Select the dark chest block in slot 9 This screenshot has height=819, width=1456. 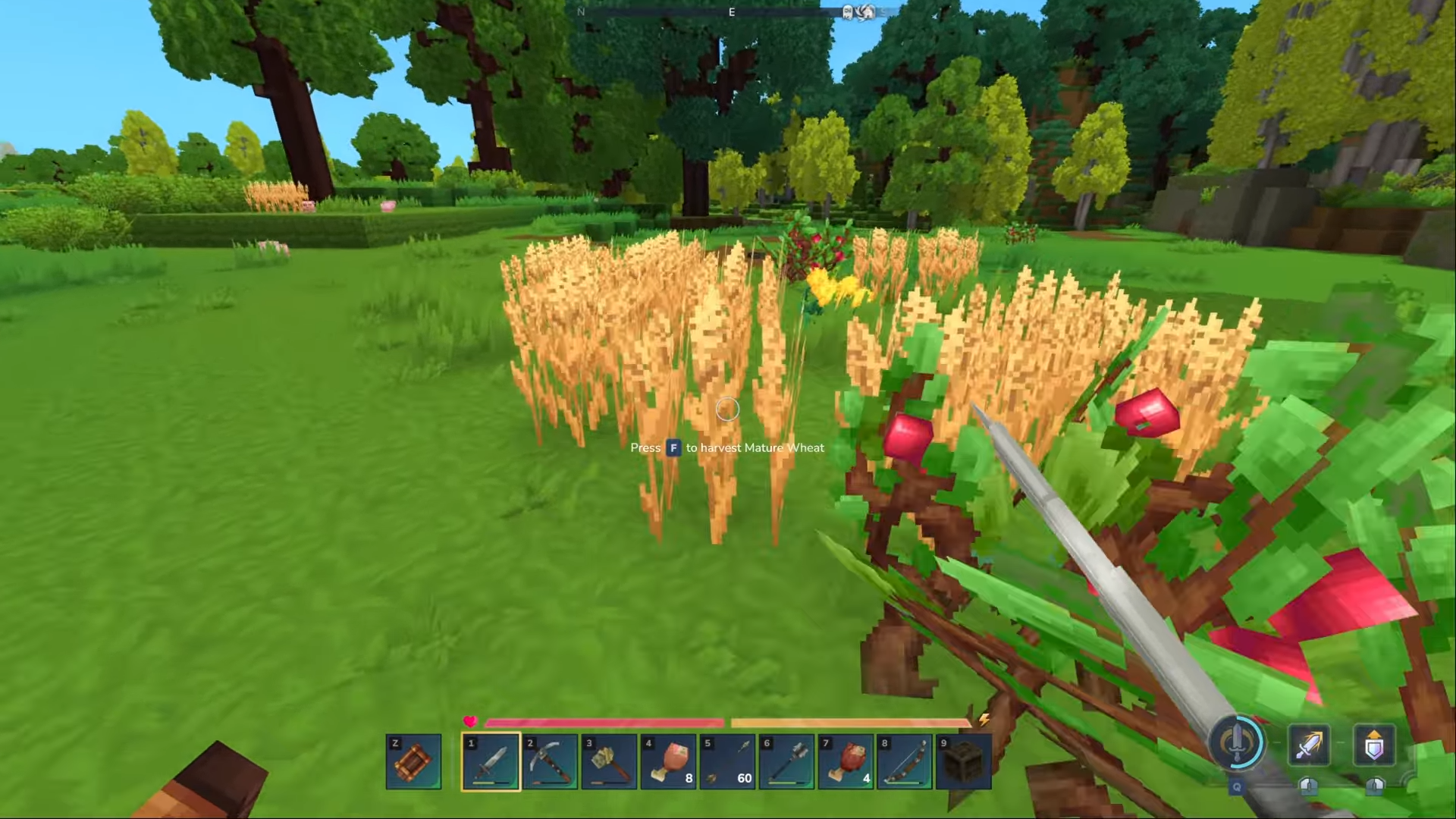pyautogui.click(x=964, y=761)
